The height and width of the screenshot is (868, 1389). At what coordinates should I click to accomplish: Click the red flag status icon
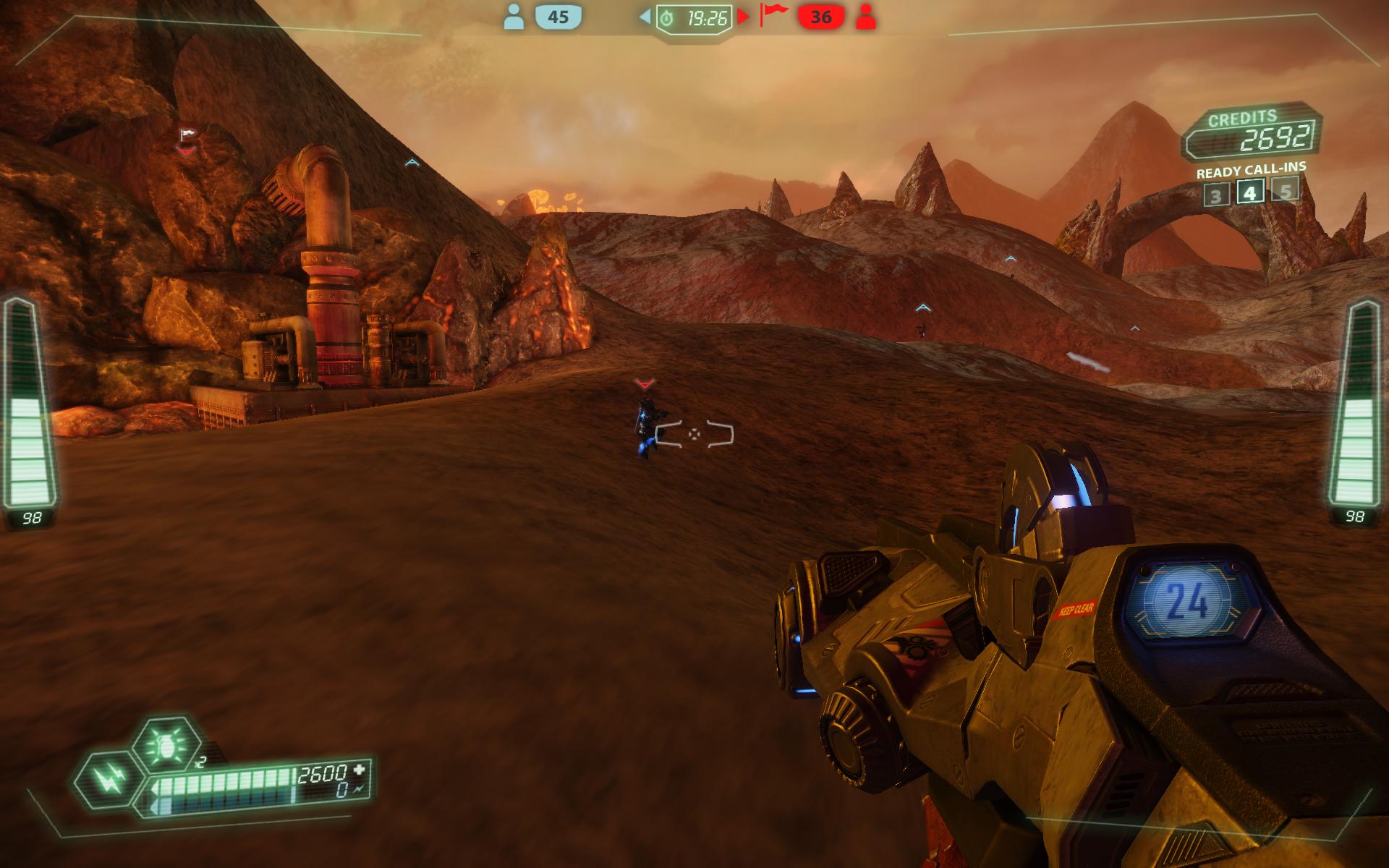click(773, 15)
